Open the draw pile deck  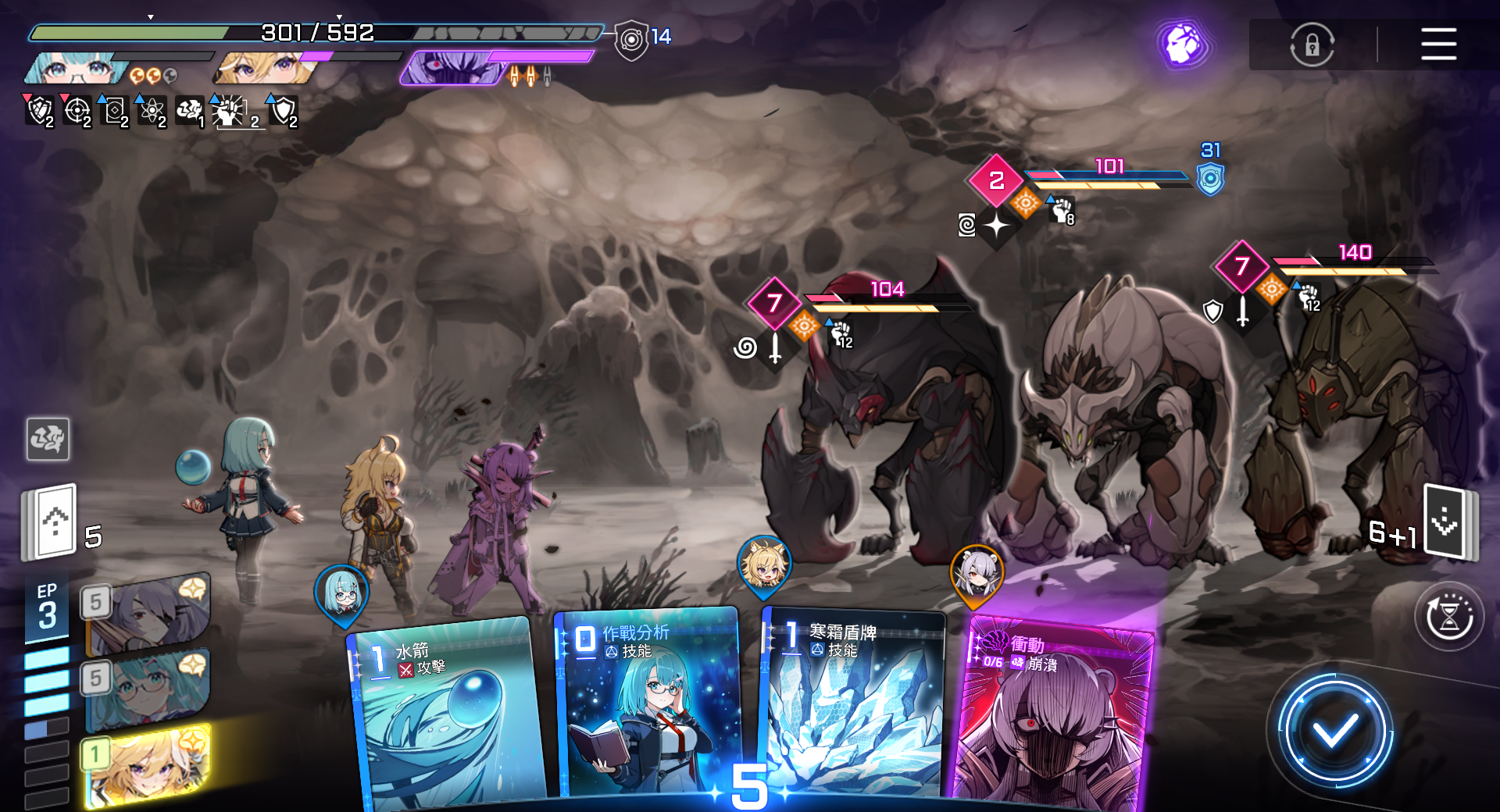pyautogui.click(x=51, y=522)
